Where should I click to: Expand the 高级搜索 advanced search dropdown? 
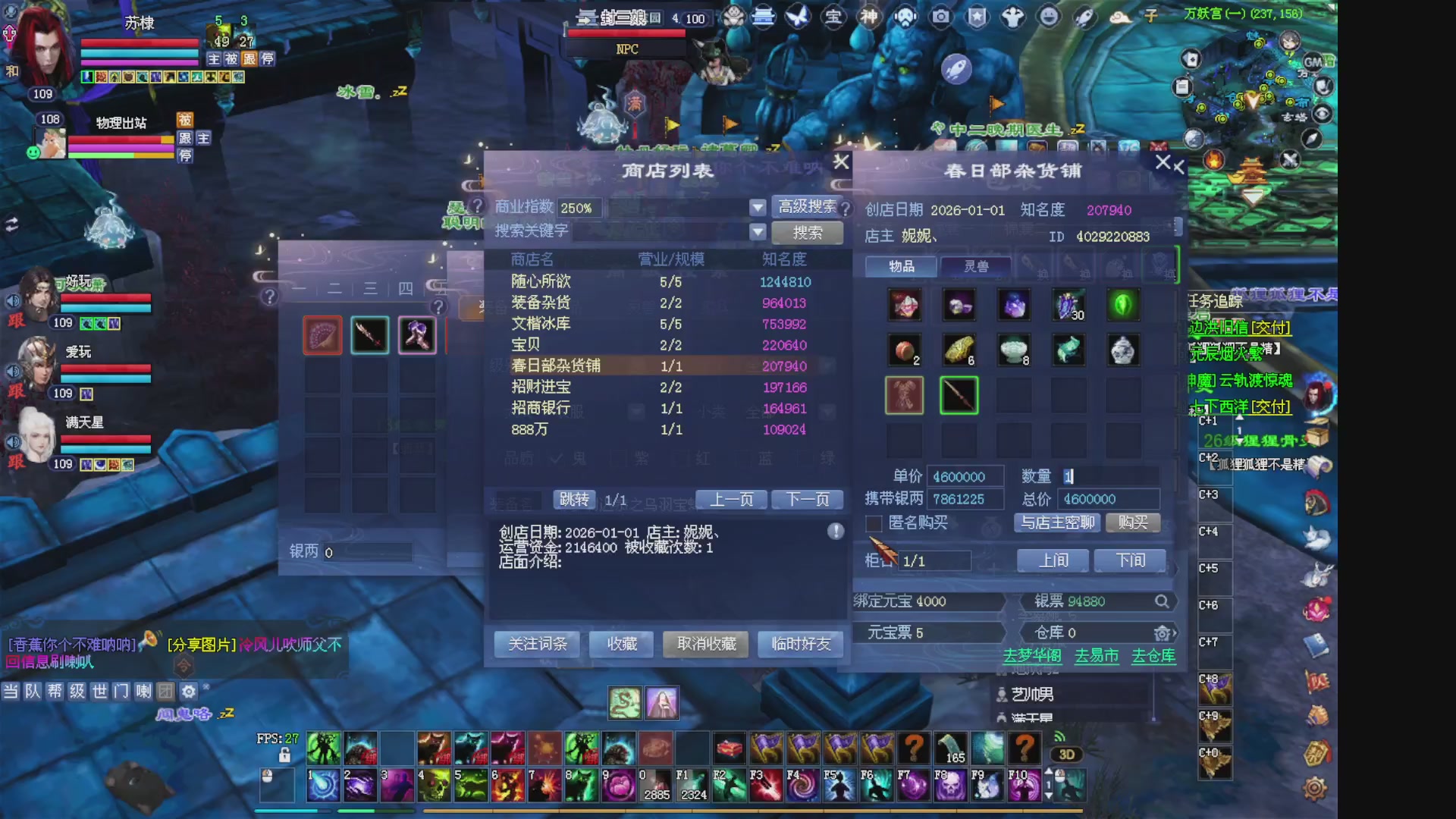click(x=807, y=207)
